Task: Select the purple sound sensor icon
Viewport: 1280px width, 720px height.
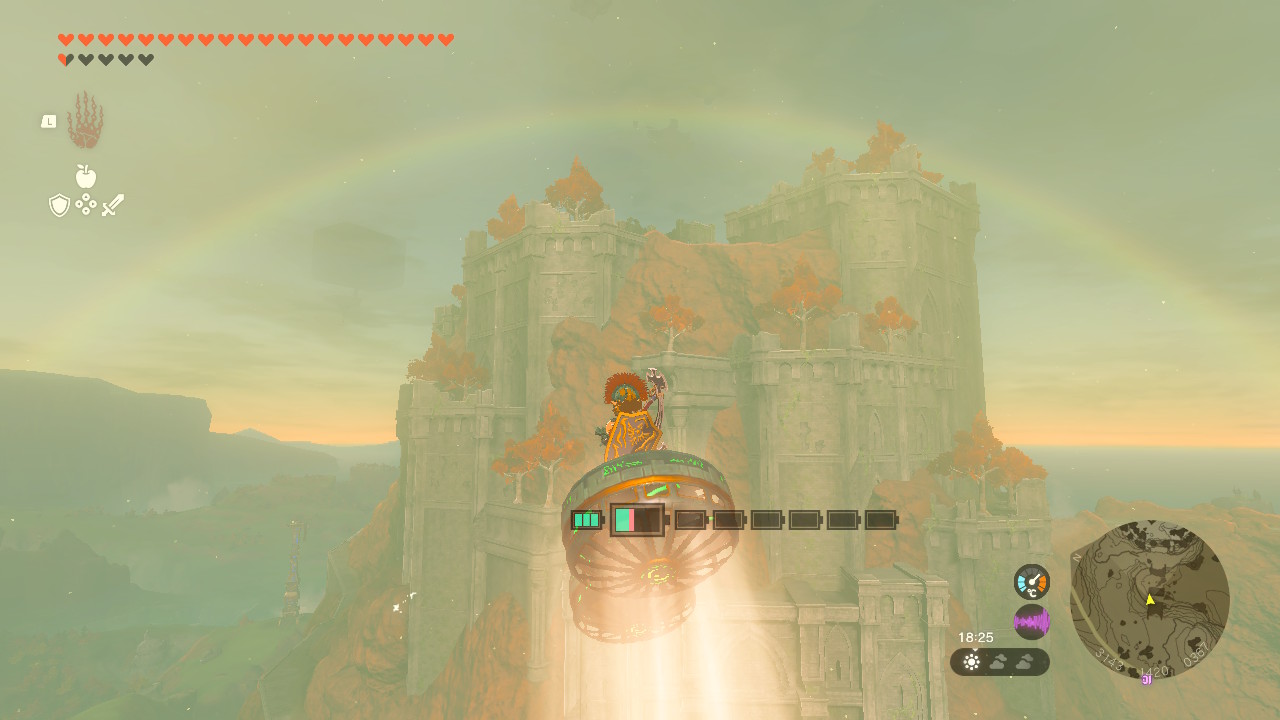Action: 1031,622
